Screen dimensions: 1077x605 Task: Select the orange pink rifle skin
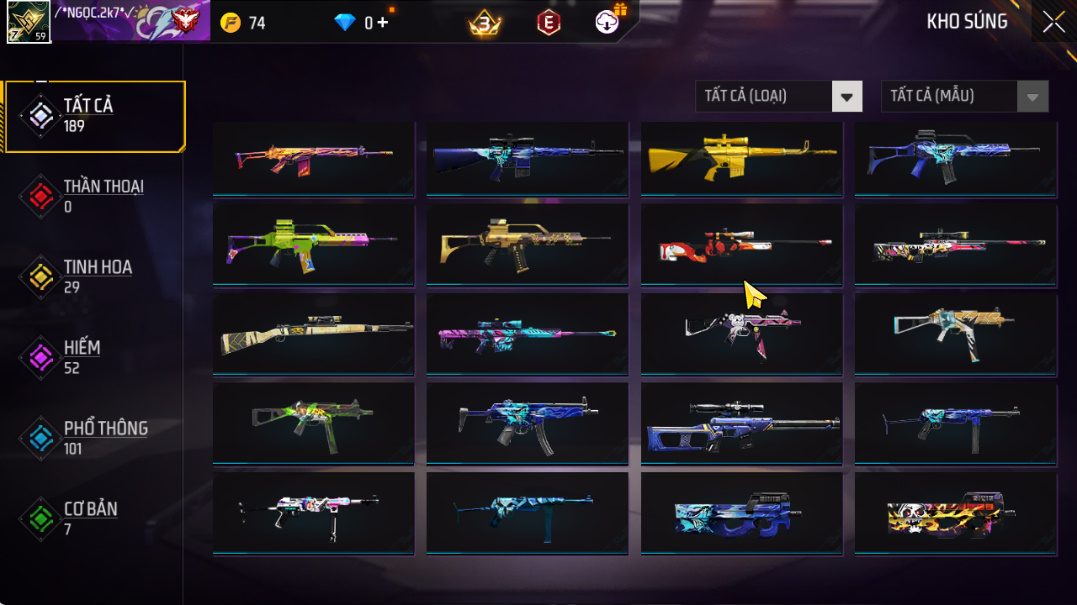click(x=313, y=158)
